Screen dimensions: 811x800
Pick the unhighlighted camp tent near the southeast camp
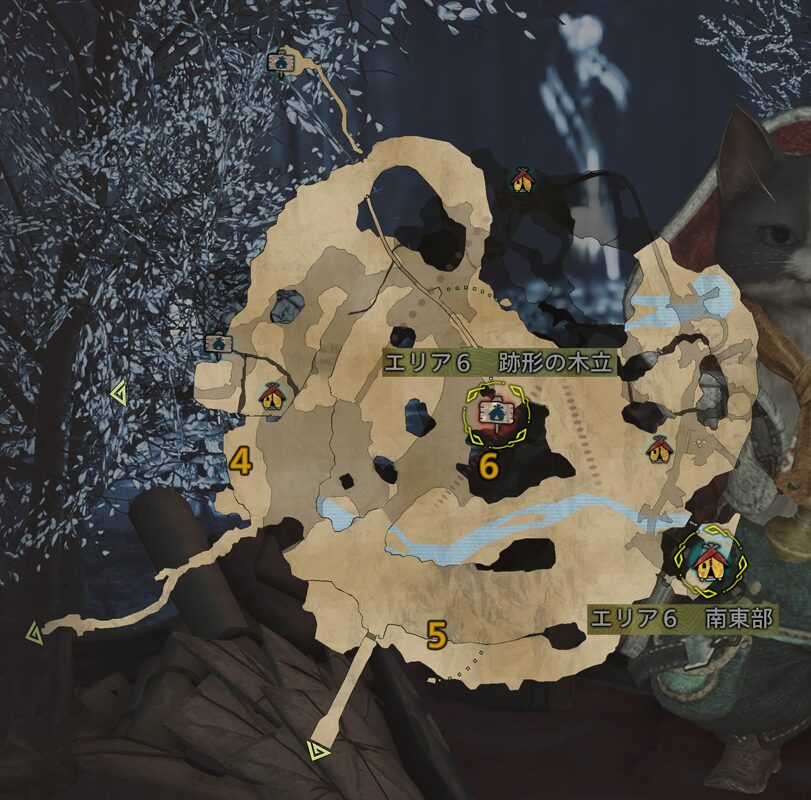[x=658, y=449]
